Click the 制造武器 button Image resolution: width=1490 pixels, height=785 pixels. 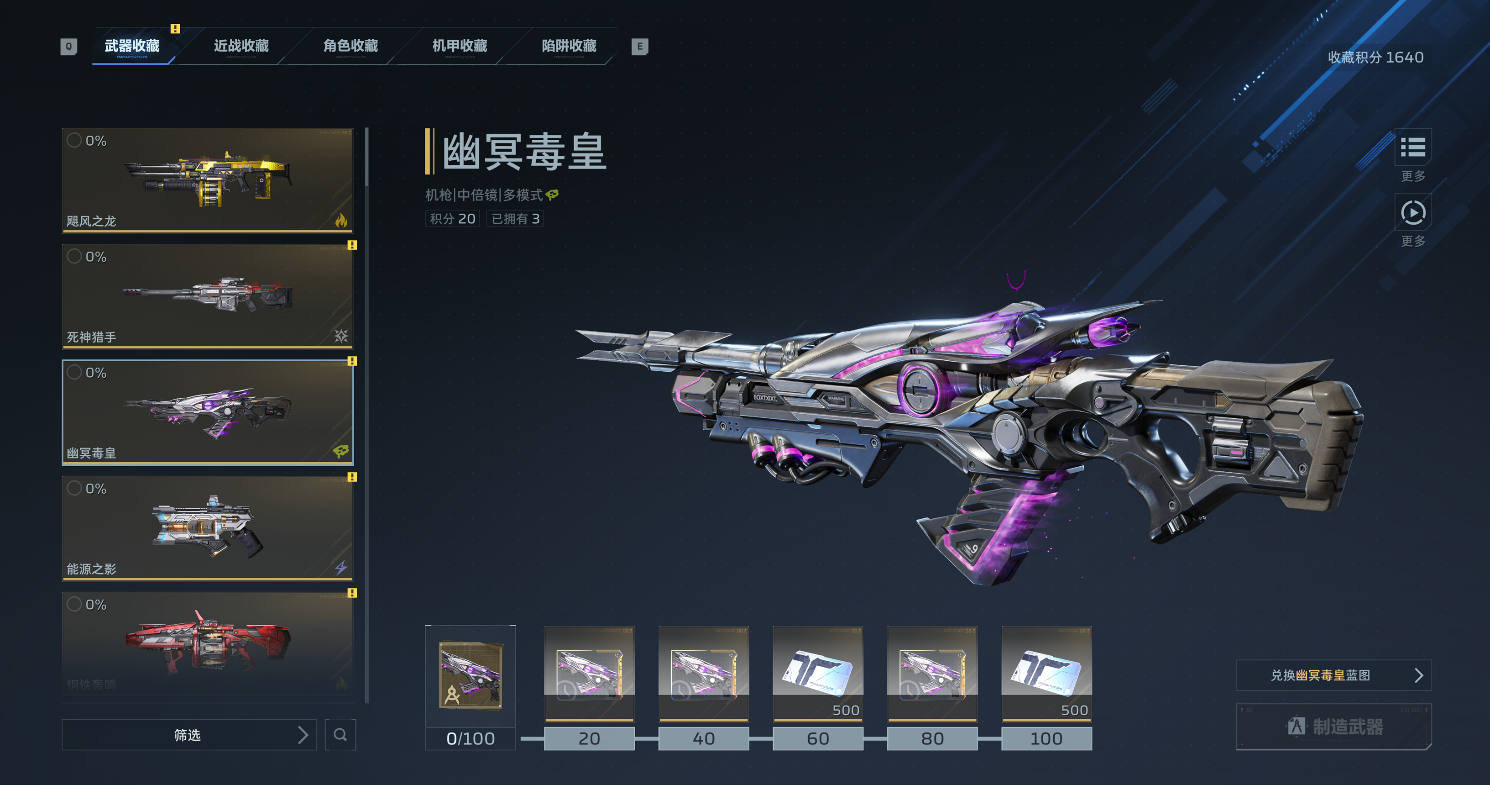[1333, 727]
